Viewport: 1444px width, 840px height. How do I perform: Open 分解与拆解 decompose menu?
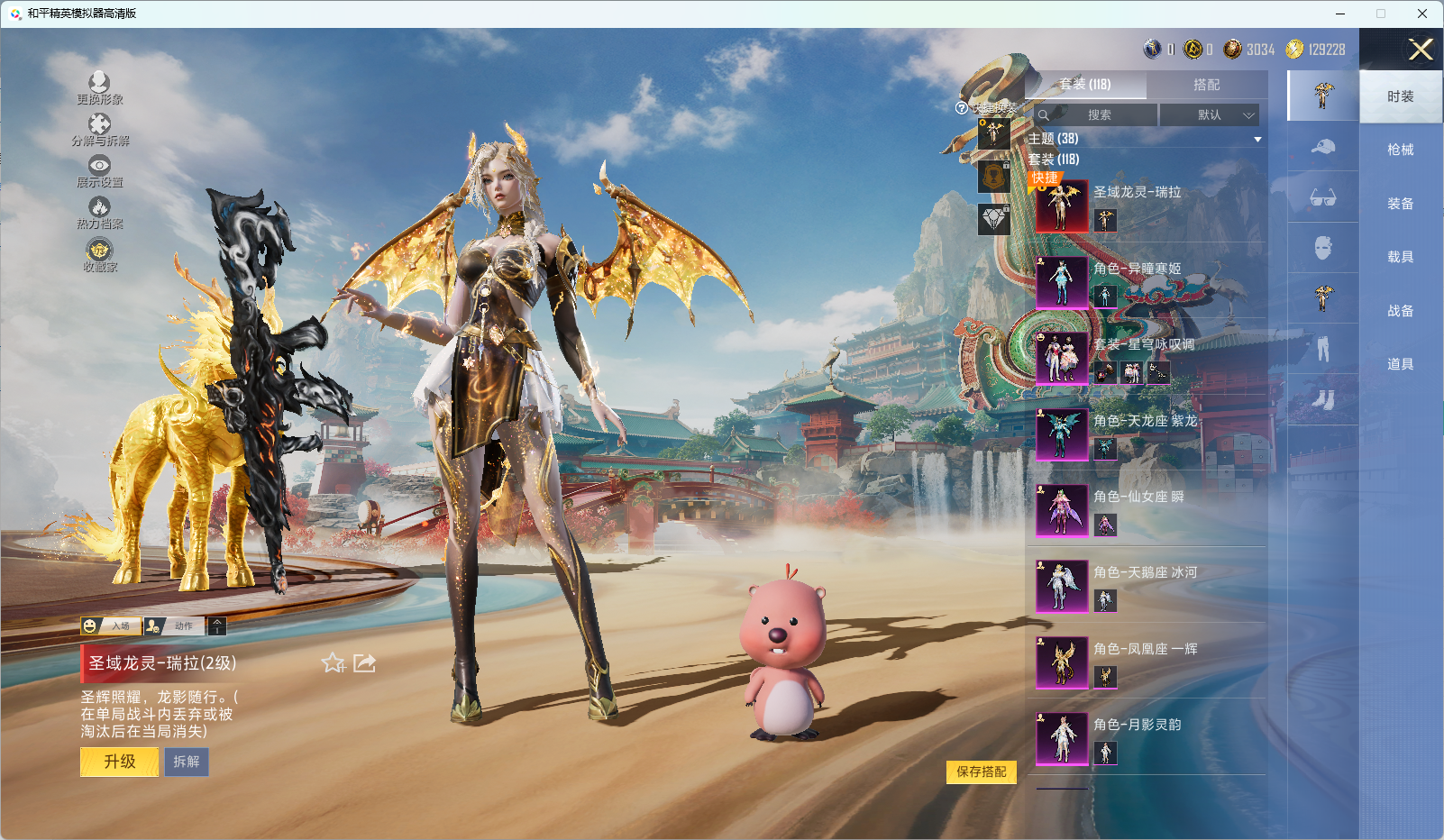[x=99, y=129]
